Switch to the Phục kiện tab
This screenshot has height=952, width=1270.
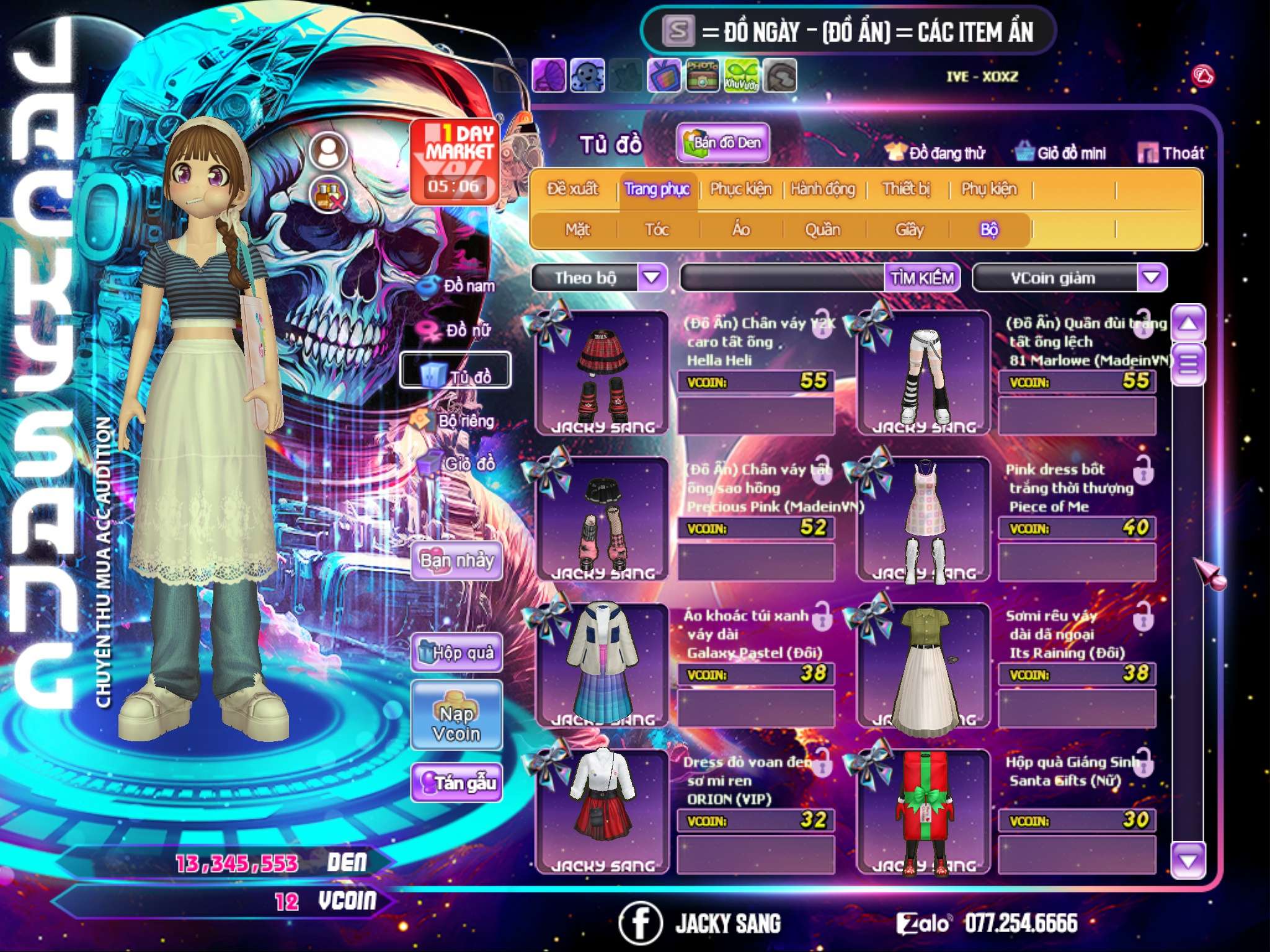point(740,189)
